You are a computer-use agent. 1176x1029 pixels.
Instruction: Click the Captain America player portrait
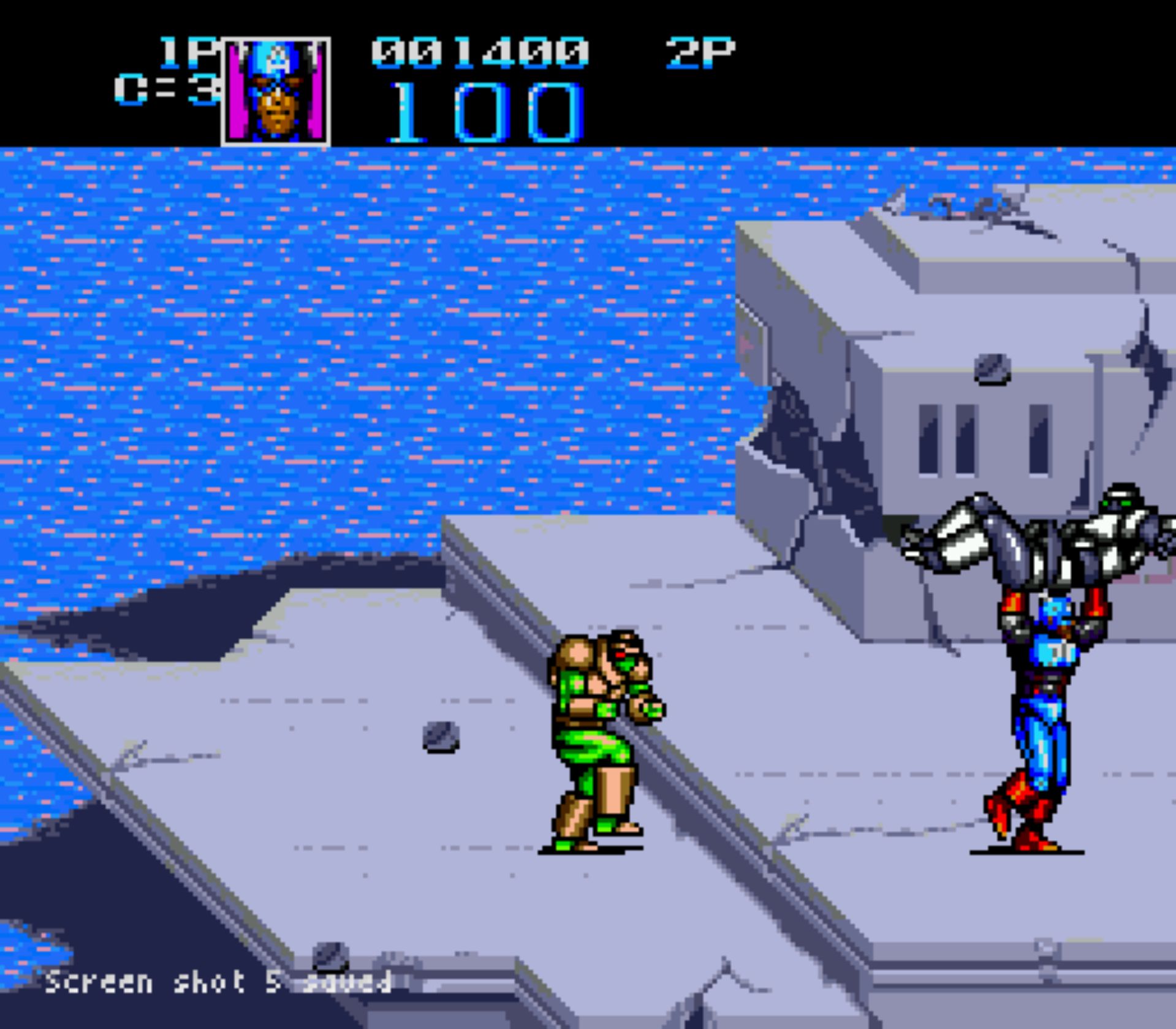coord(276,92)
